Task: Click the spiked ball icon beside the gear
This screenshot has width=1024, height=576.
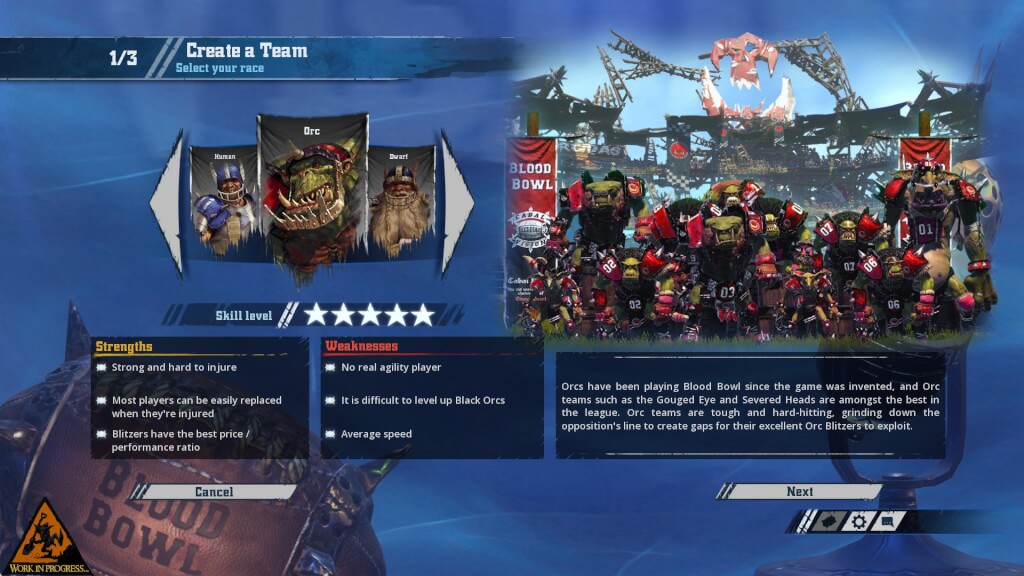Action: 826,521
